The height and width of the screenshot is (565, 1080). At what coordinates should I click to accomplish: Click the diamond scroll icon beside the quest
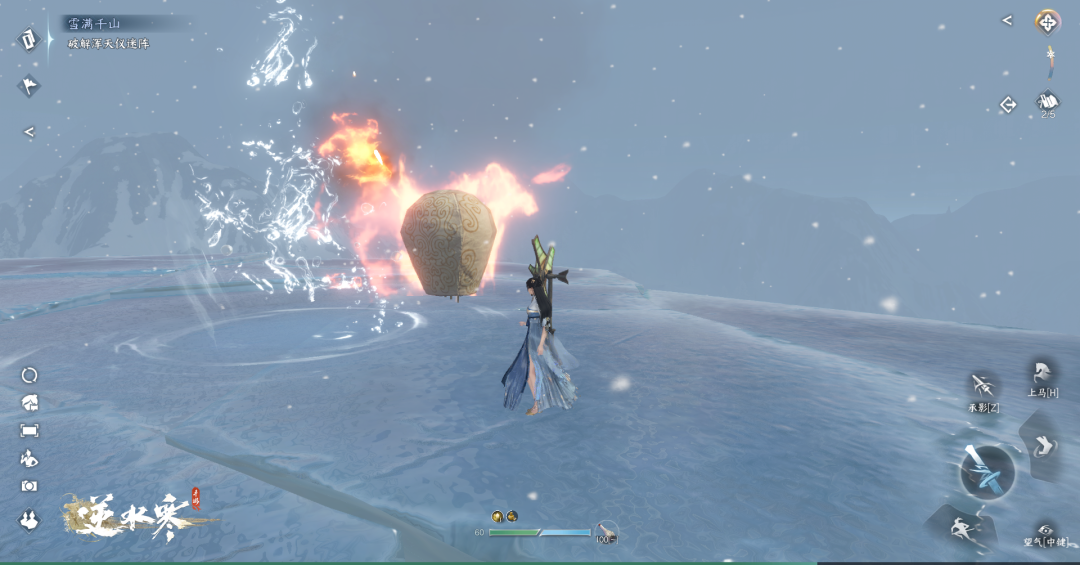[x=25, y=39]
